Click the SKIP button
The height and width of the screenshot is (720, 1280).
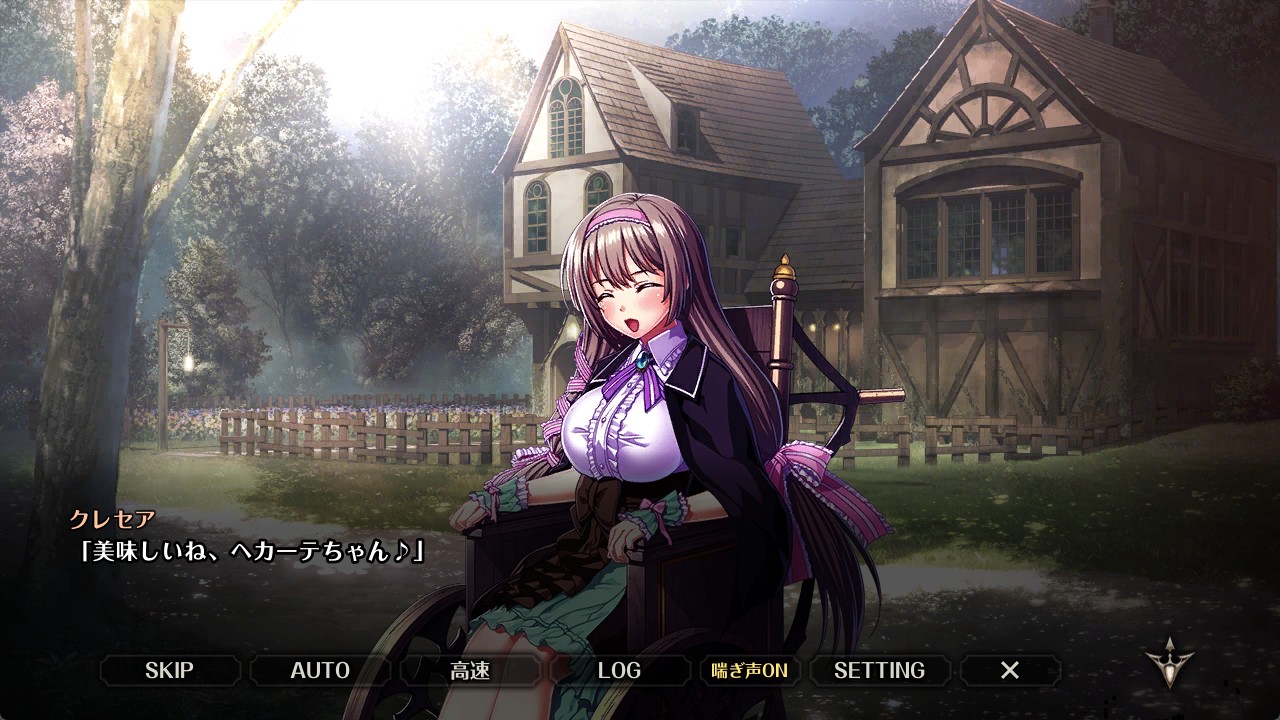tap(170, 670)
